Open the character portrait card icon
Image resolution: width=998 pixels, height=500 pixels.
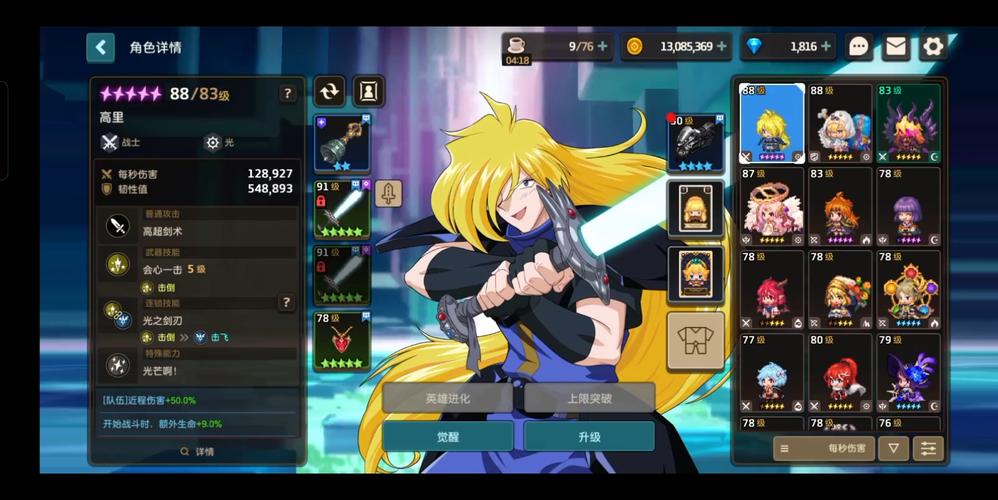click(368, 91)
